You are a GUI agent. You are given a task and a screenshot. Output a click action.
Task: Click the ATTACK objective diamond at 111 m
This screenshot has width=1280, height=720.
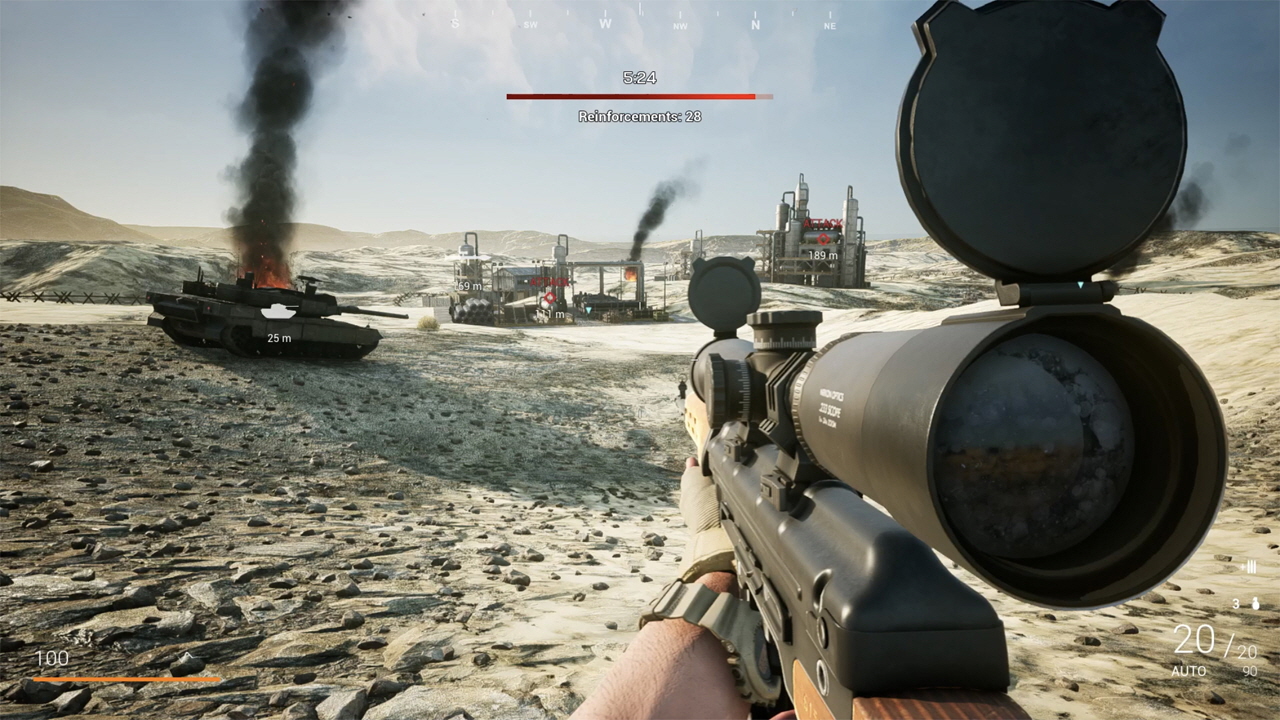(x=549, y=298)
